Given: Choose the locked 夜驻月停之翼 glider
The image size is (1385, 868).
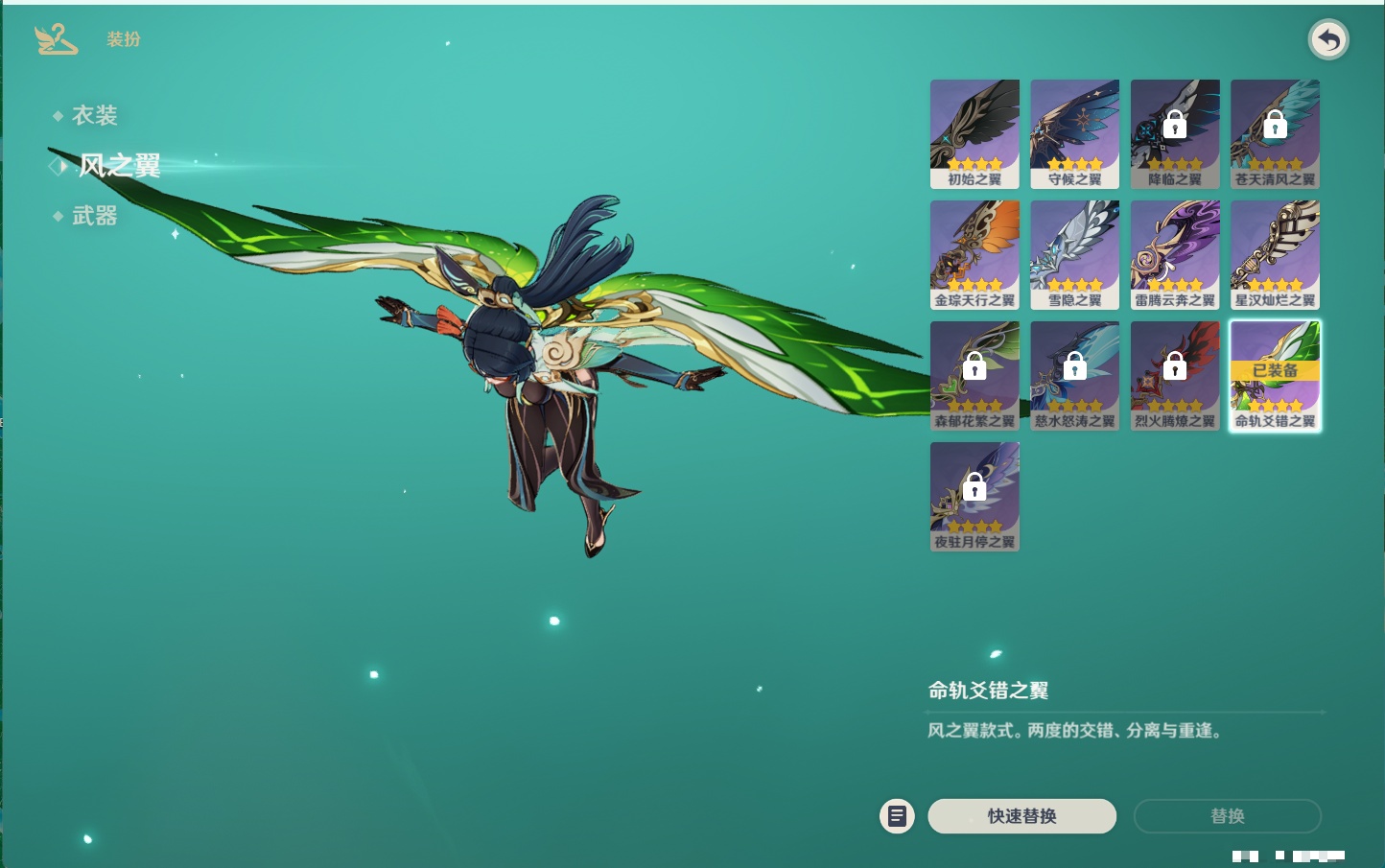Looking at the screenshot, I should tap(974, 496).
